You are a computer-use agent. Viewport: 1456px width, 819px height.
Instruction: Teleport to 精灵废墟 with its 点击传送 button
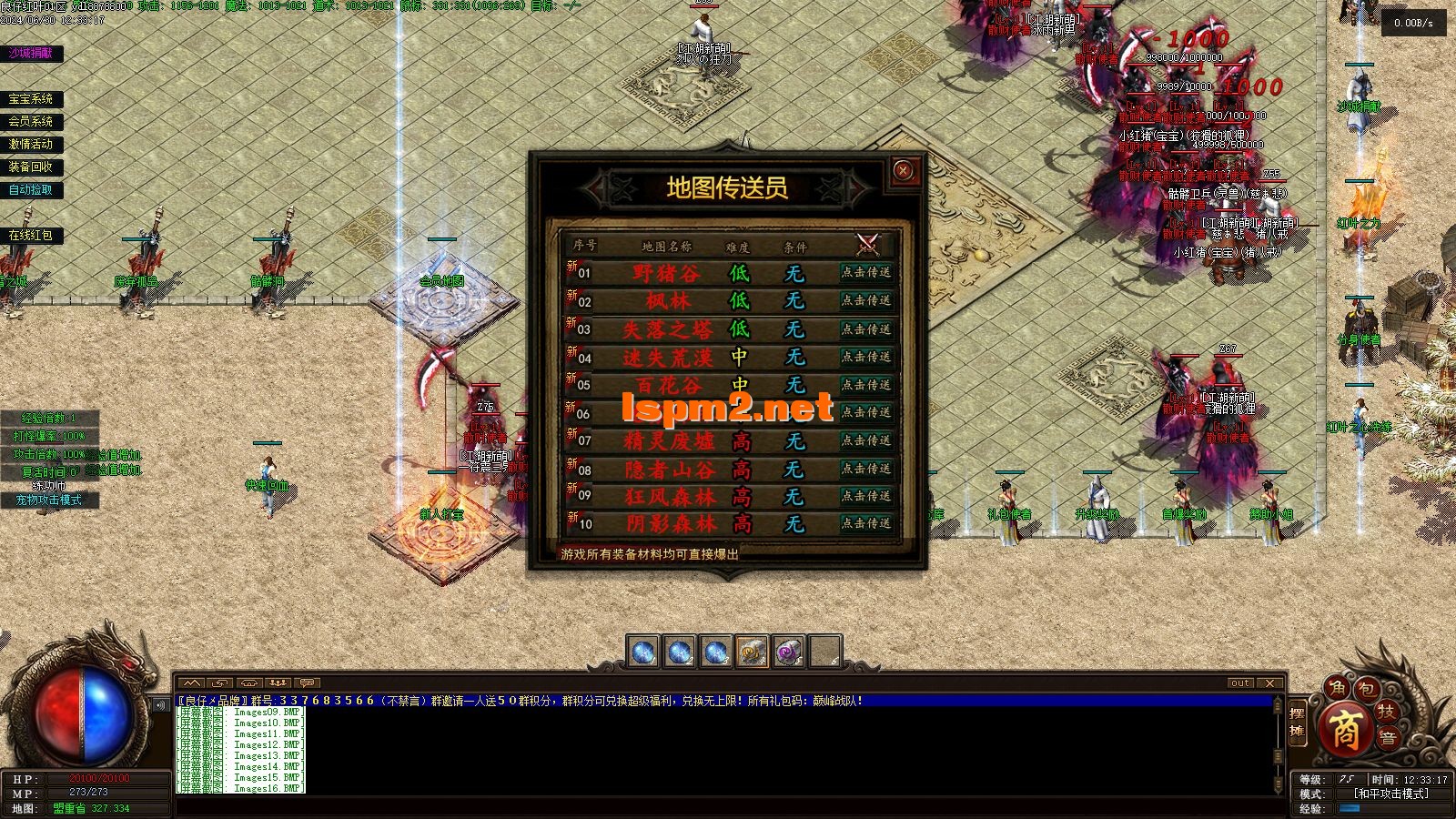pos(865,440)
